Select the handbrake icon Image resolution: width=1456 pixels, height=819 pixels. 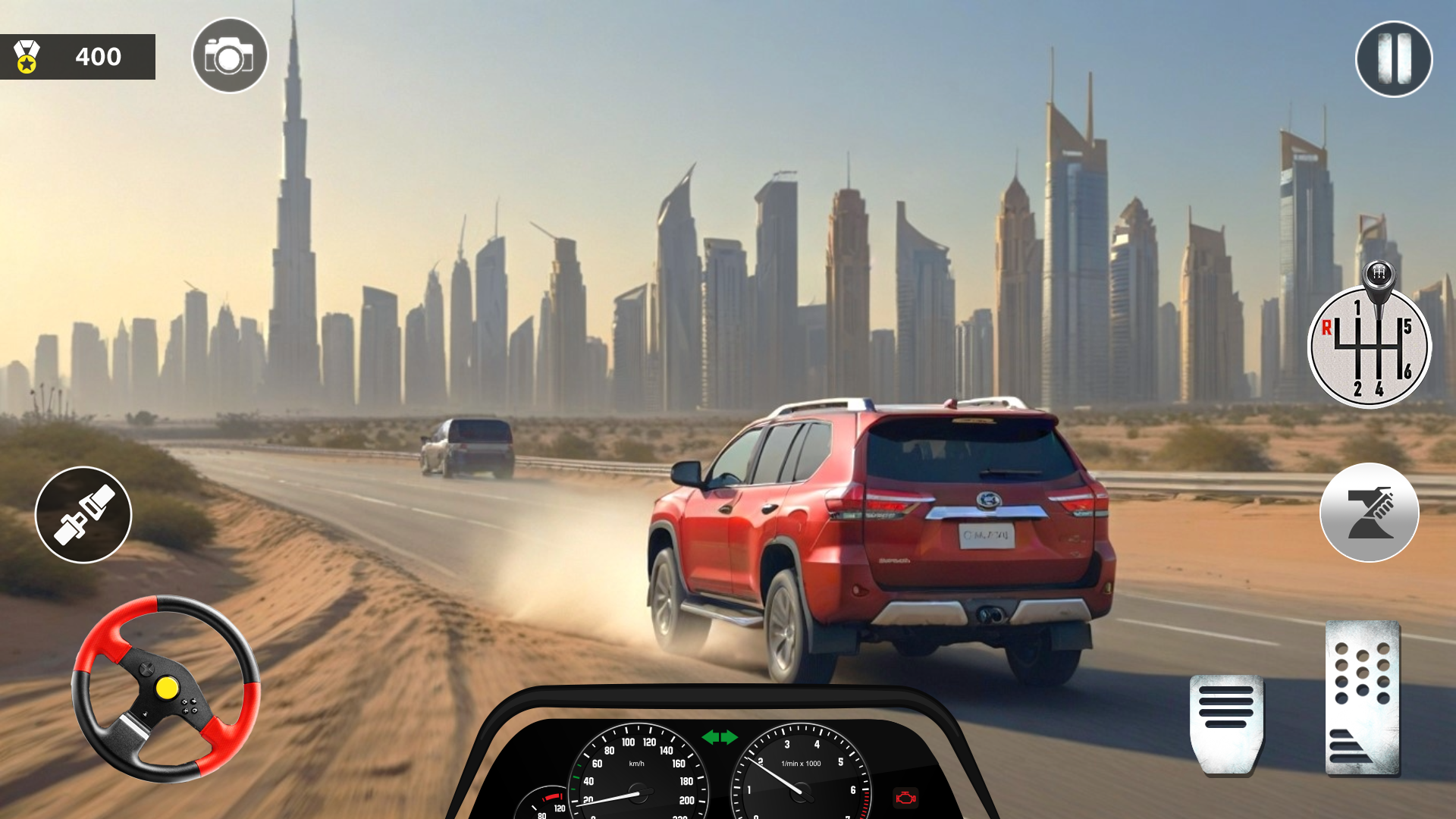coord(1370,513)
